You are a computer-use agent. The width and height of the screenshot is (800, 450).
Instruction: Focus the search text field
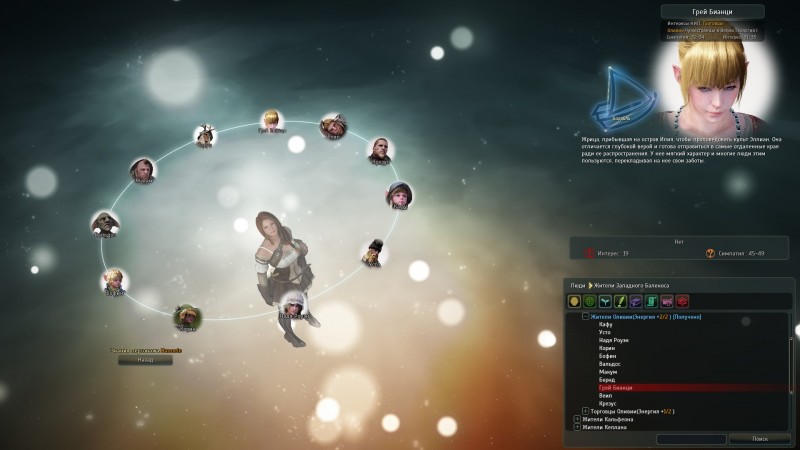tap(691, 439)
